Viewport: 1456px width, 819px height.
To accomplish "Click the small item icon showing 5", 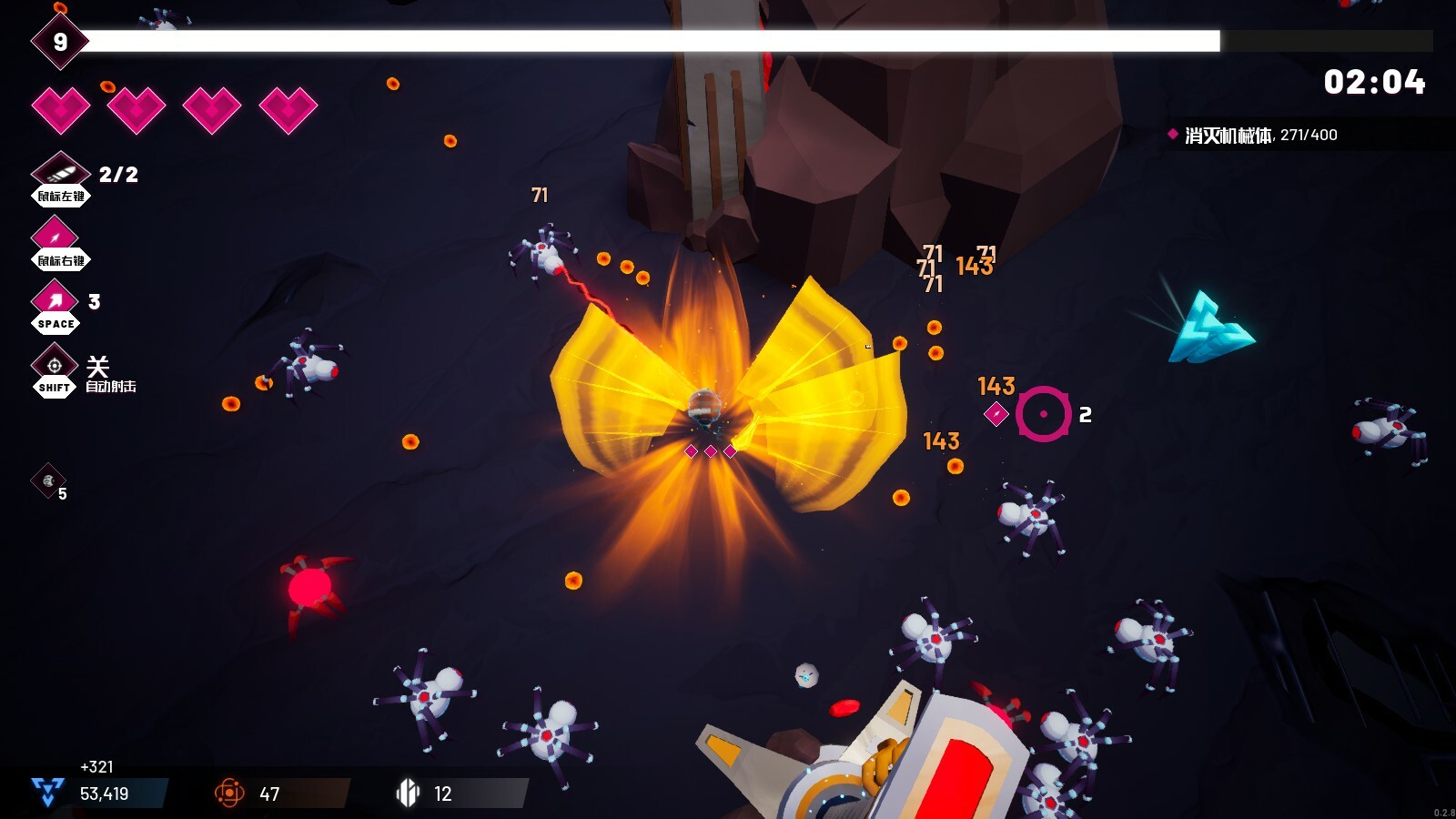I will coord(48,480).
